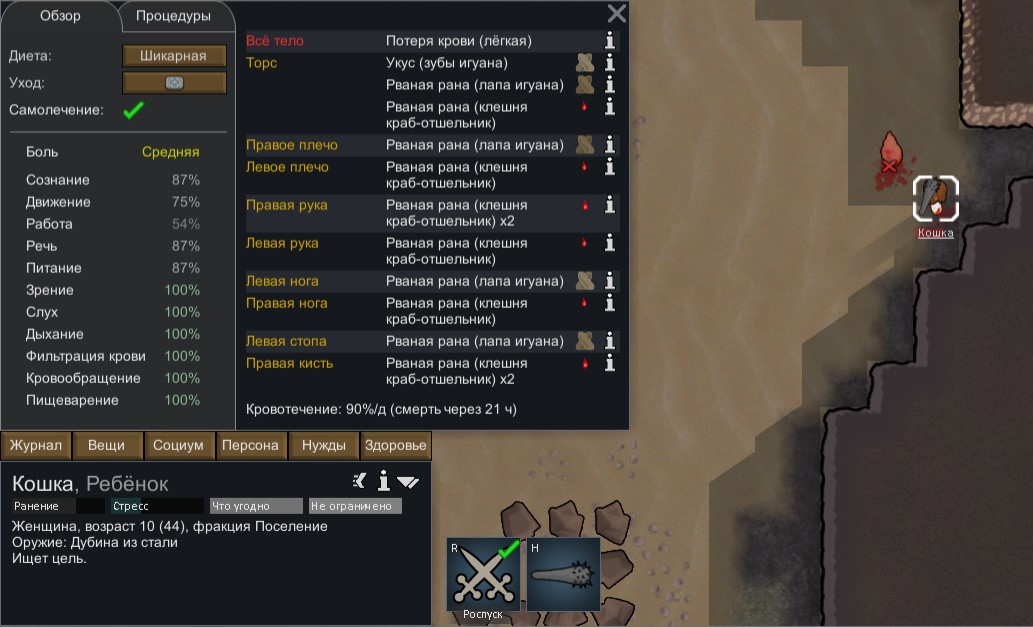The height and width of the screenshot is (627, 1033).
Task: Open the Уход medical care selector
Action: (x=174, y=83)
